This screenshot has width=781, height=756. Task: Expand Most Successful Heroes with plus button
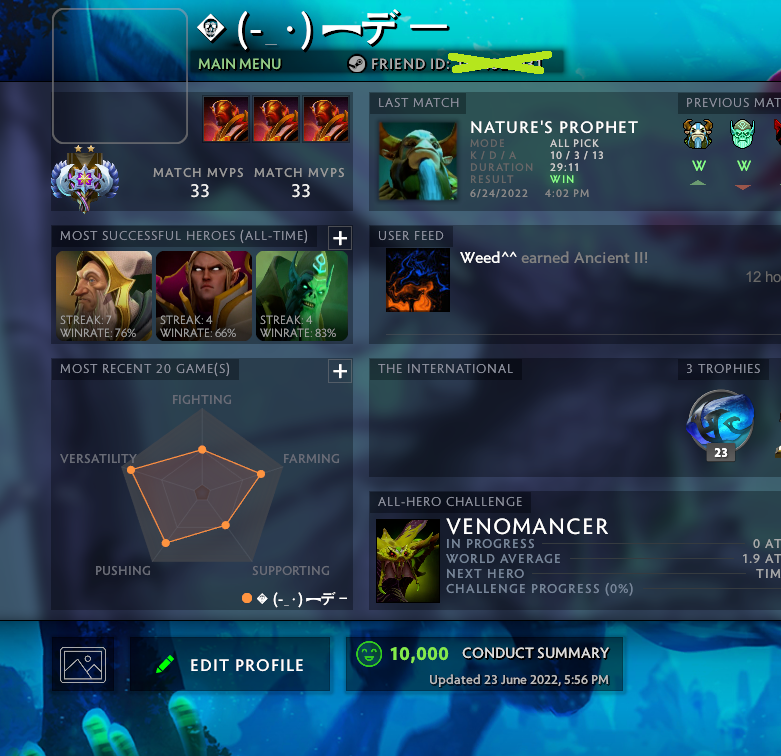coord(340,237)
